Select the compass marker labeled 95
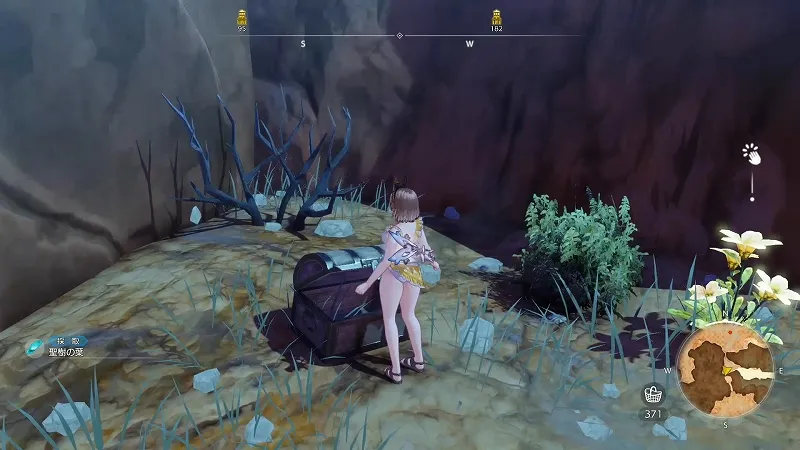This screenshot has width=800, height=450. click(242, 17)
